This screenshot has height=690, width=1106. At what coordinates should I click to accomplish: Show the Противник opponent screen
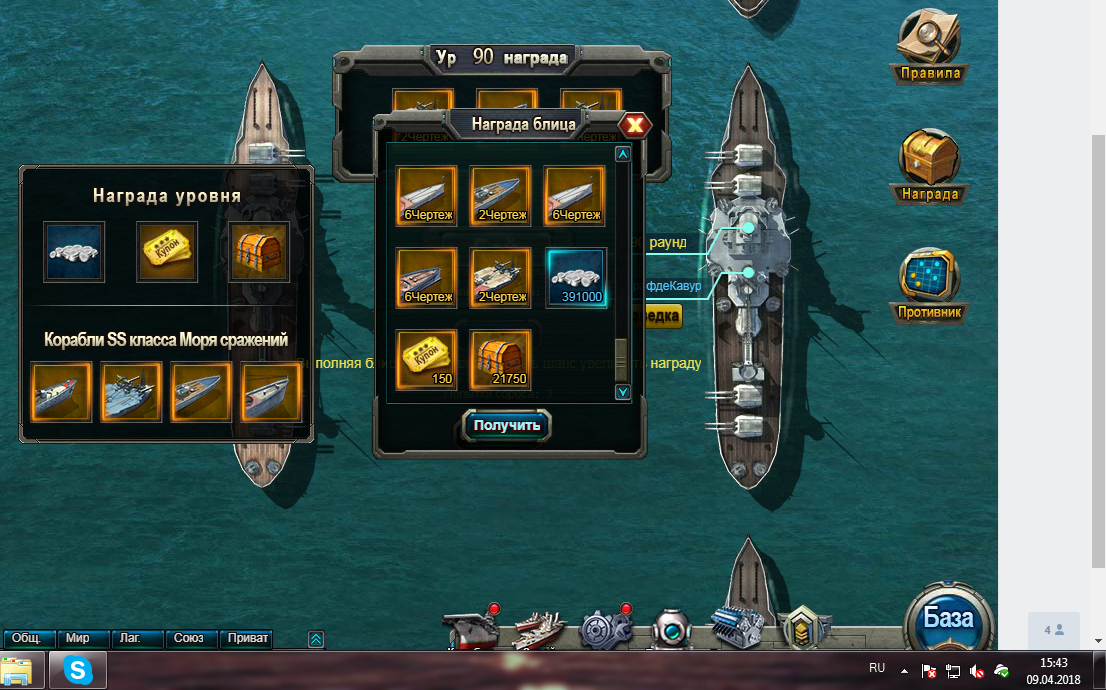(x=930, y=285)
